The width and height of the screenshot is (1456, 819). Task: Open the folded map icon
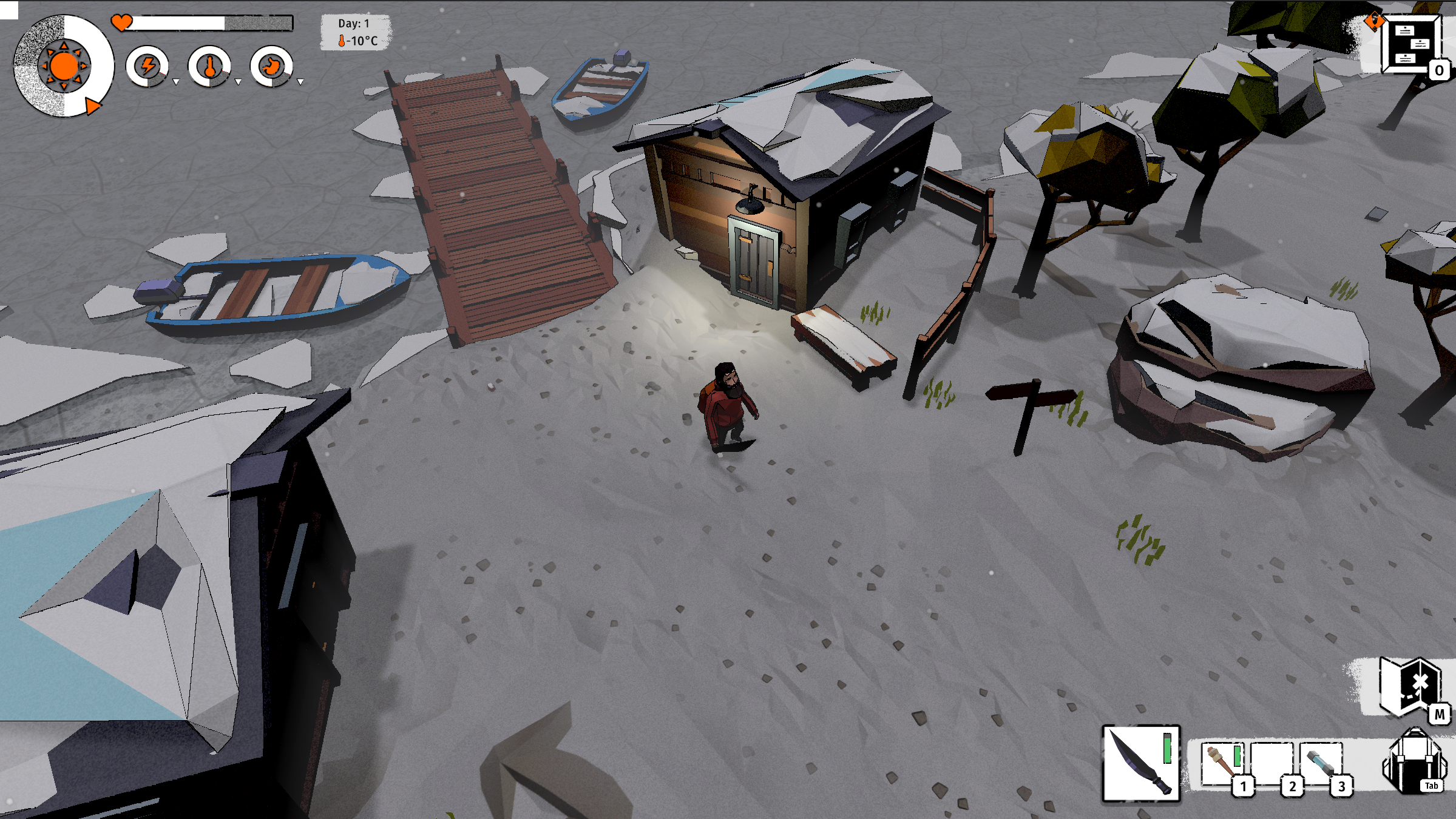(x=1409, y=687)
